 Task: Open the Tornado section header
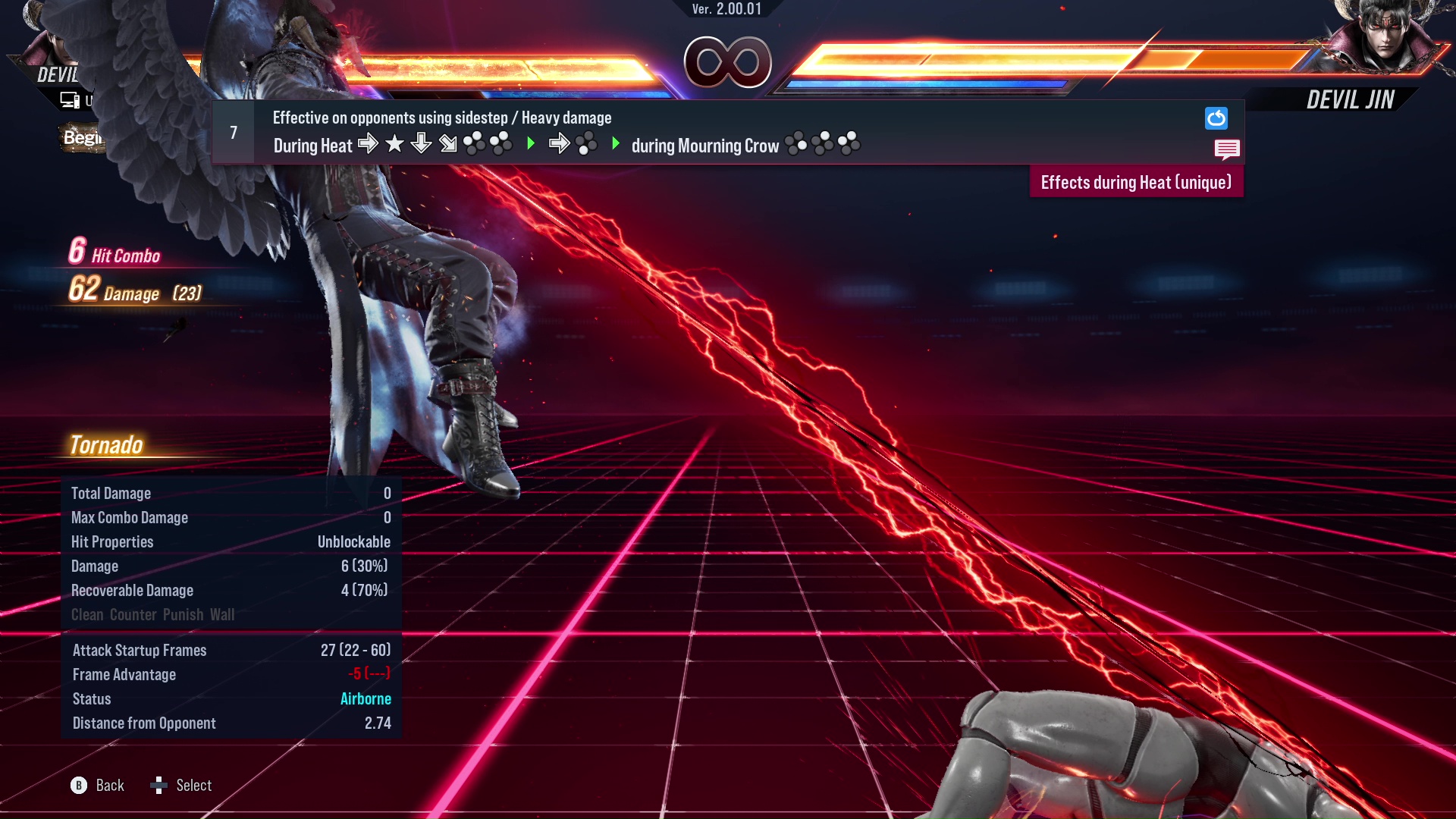[108, 445]
